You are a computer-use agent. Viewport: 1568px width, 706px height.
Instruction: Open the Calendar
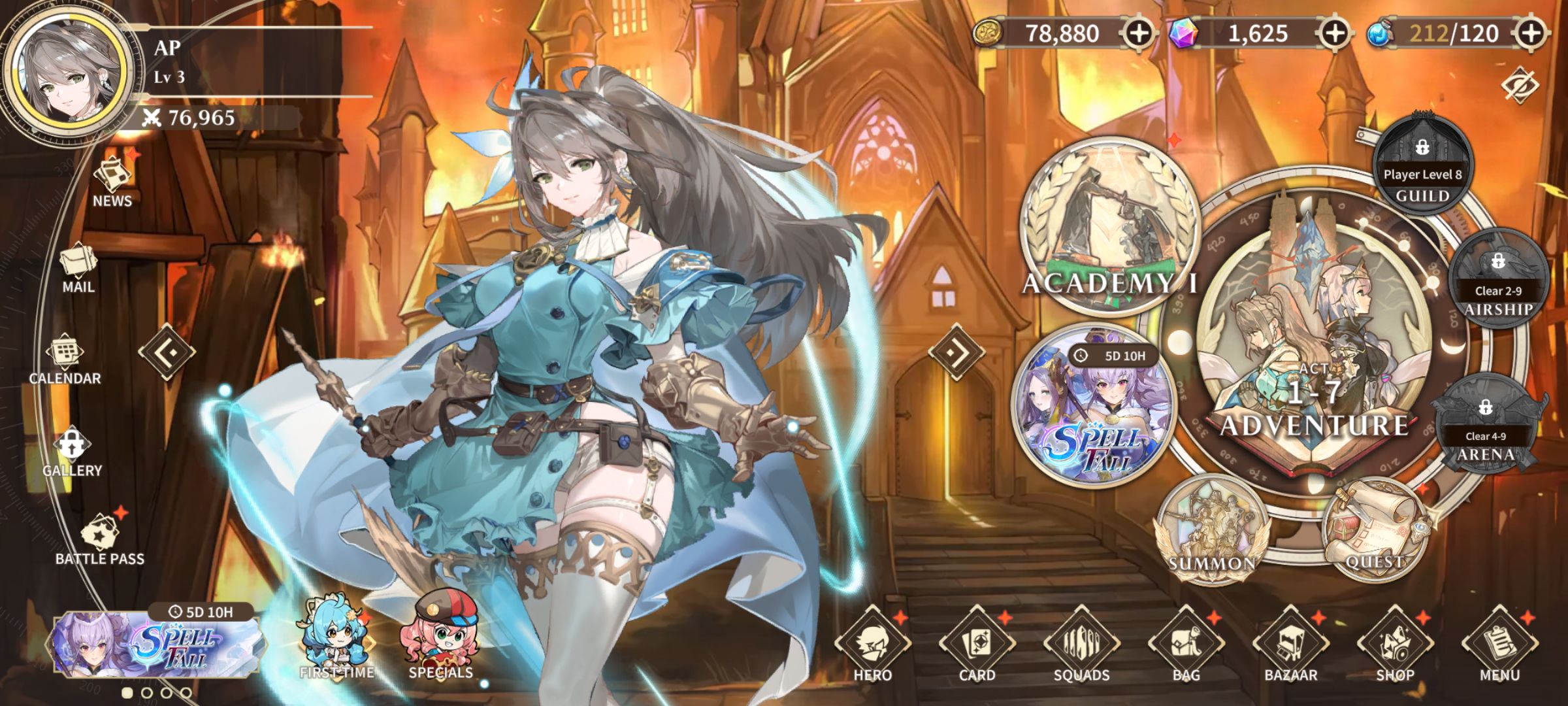point(65,358)
